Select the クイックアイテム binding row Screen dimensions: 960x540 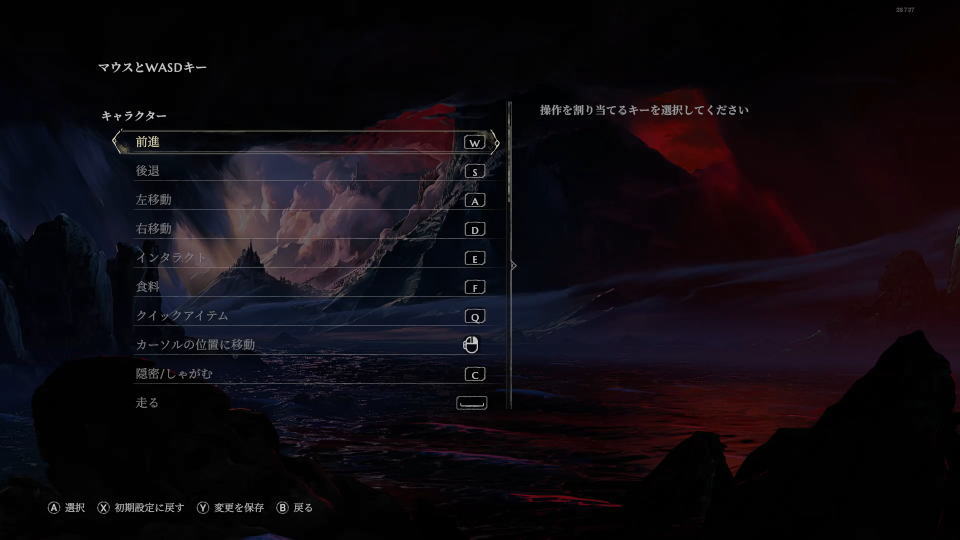[x=305, y=316]
